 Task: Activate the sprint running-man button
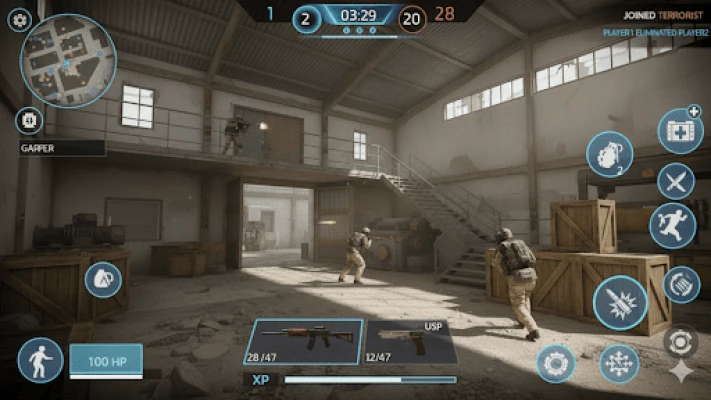click(x=672, y=226)
